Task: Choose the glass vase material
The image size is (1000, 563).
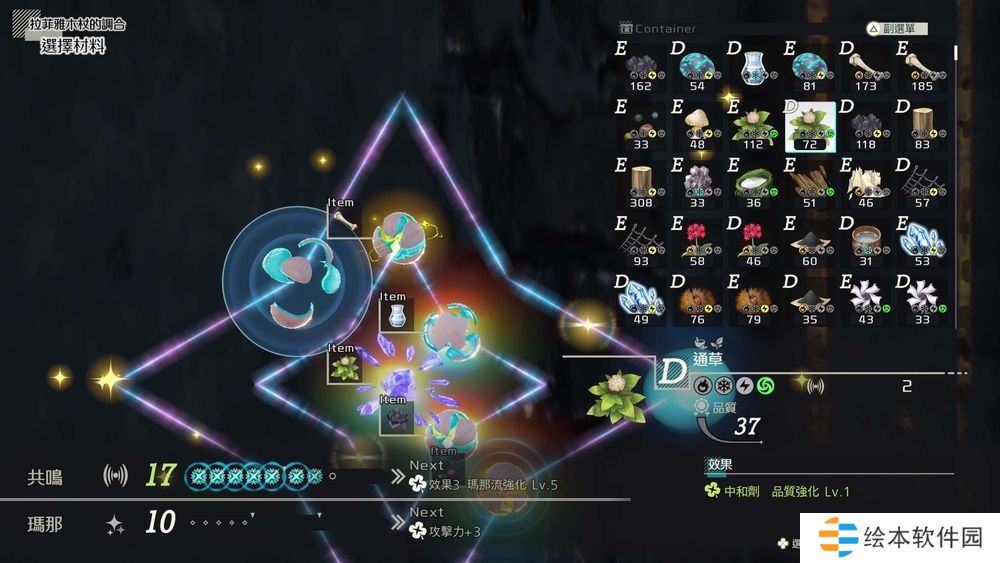Action: 753,70
